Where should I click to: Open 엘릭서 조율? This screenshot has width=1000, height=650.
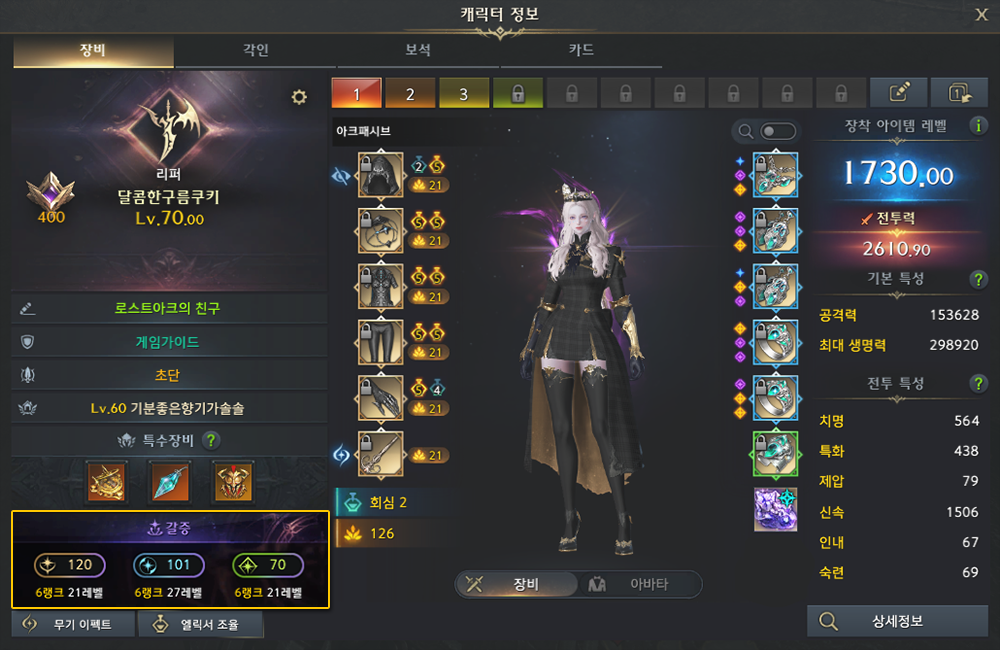tap(201, 625)
